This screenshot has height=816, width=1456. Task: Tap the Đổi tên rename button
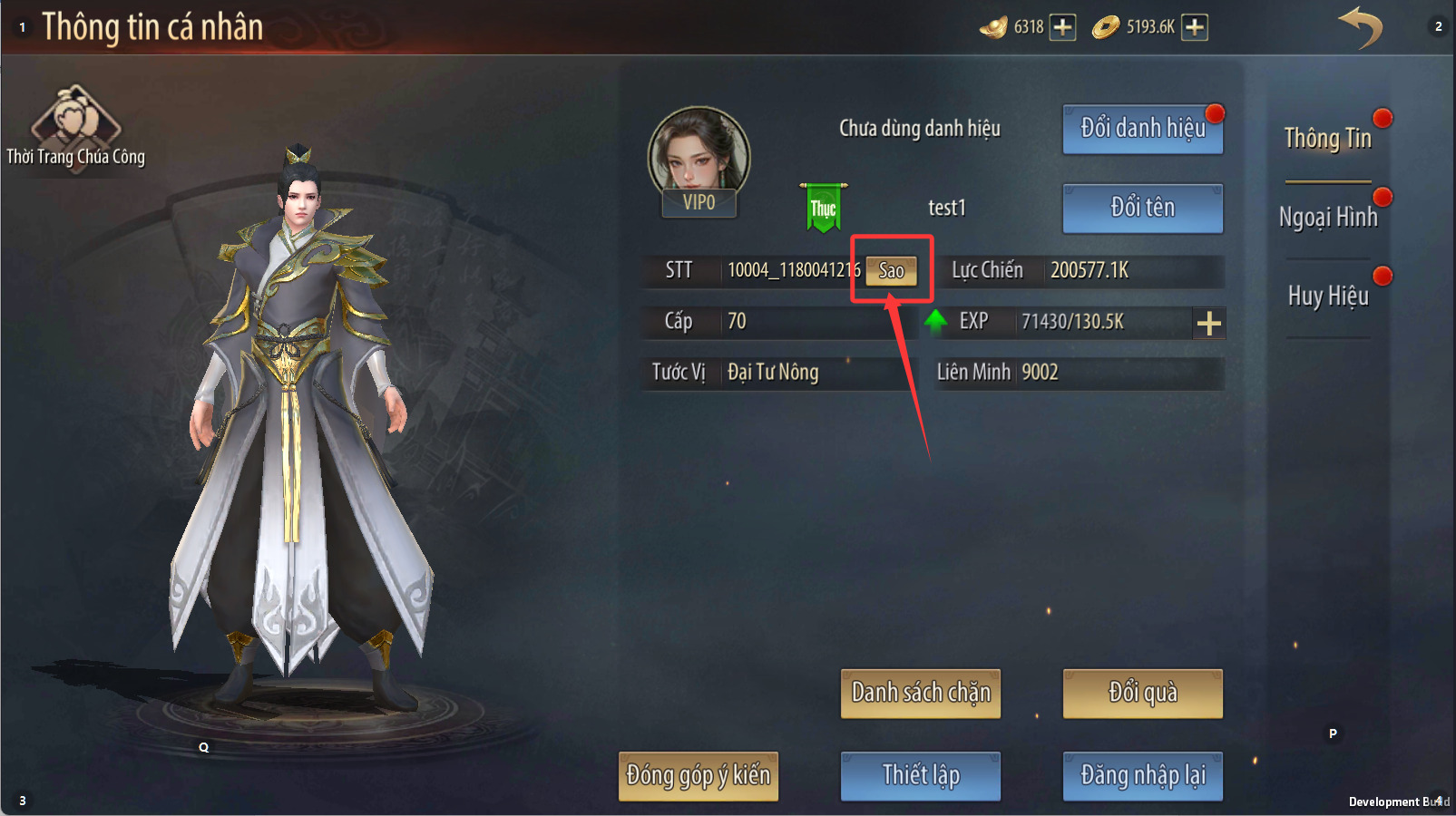[1142, 208]
